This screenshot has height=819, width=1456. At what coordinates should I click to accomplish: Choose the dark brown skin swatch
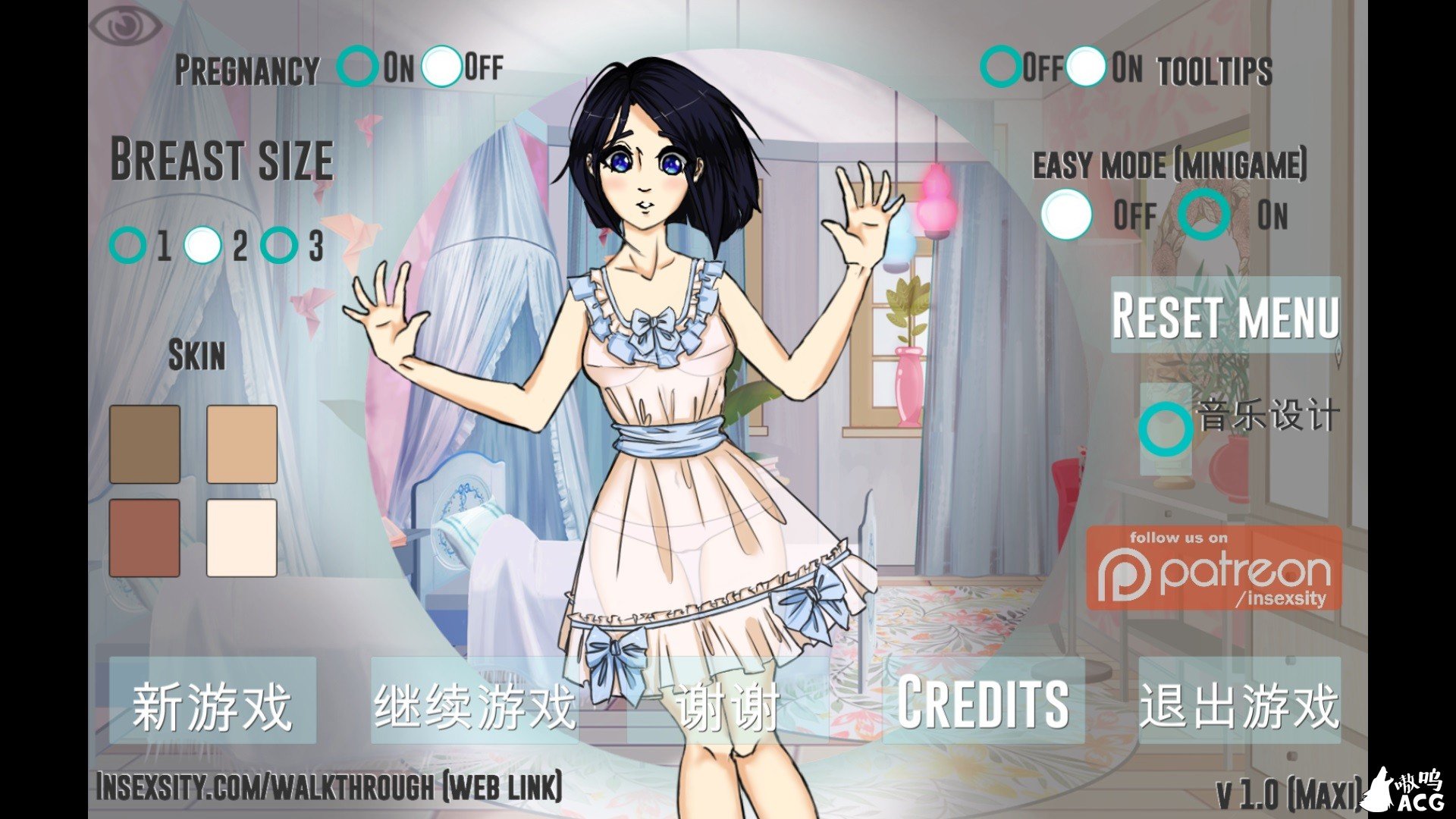pyautogui.click(x=145, y=444)
